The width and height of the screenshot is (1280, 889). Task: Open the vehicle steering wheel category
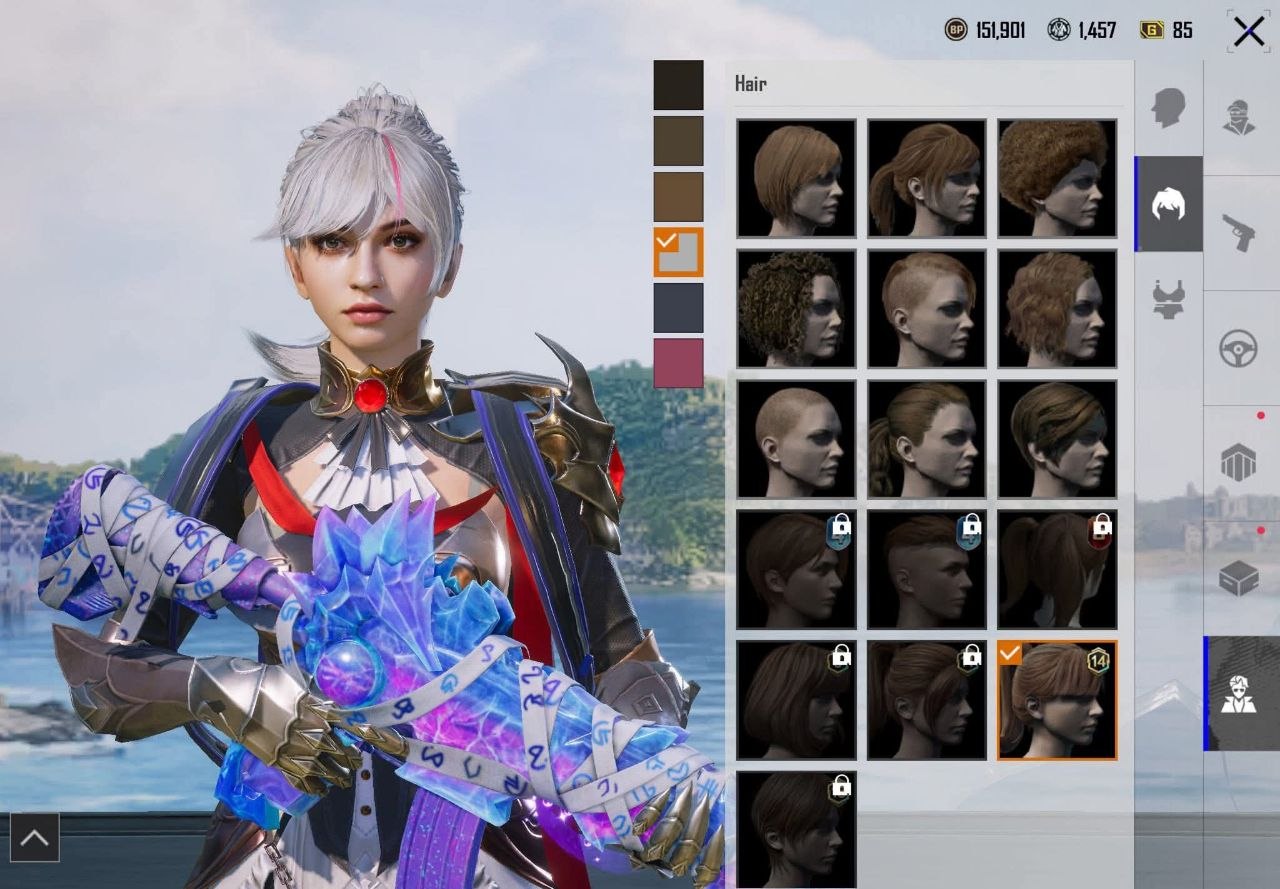point(1240,348)
